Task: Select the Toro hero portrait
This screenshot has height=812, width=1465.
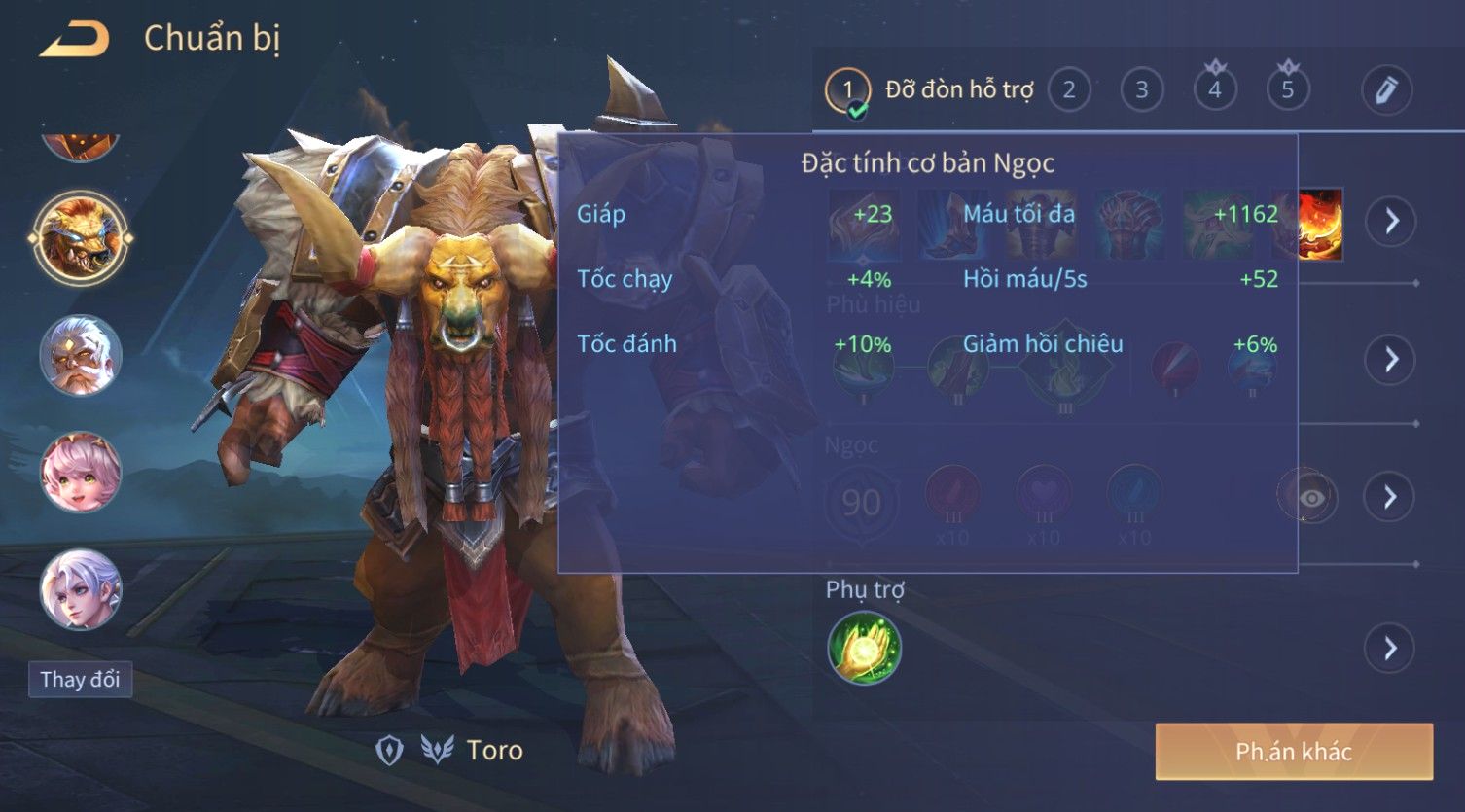Action: pos(81,238)
